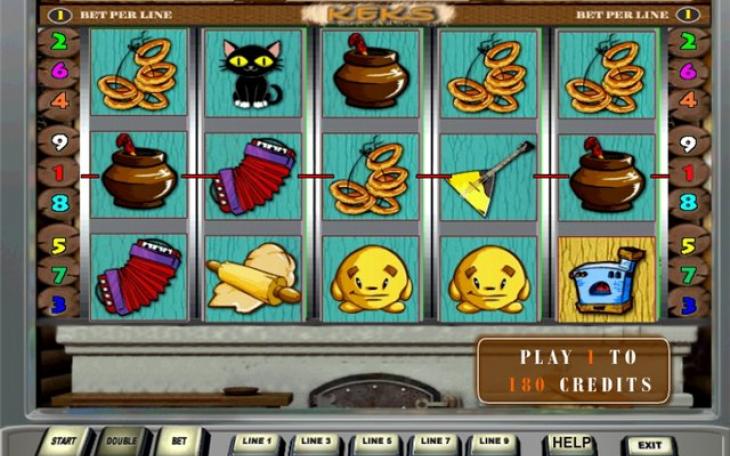Leave the game with EXIT

(x=649, y=445)
